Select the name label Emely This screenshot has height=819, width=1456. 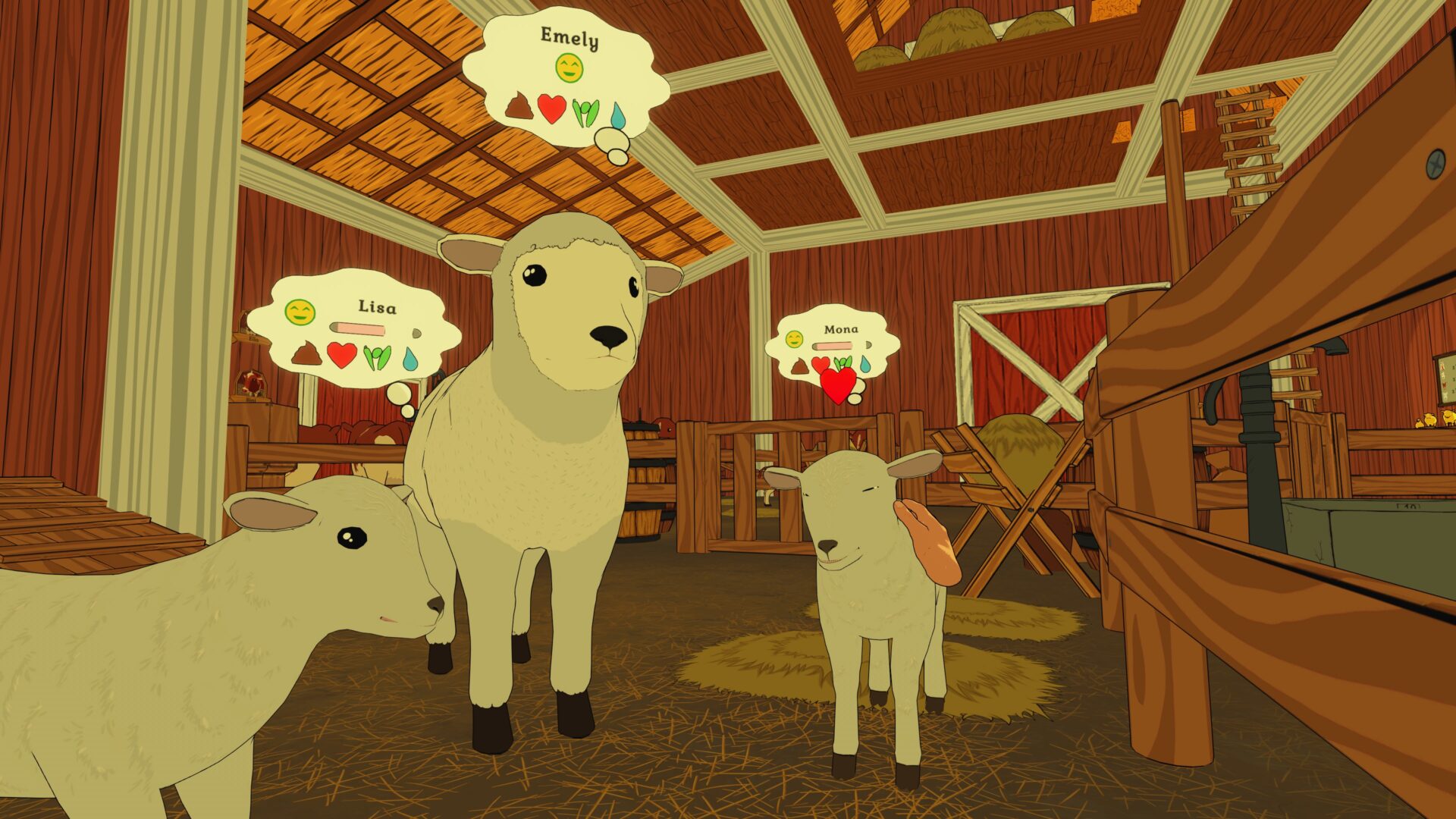point(569,37)
